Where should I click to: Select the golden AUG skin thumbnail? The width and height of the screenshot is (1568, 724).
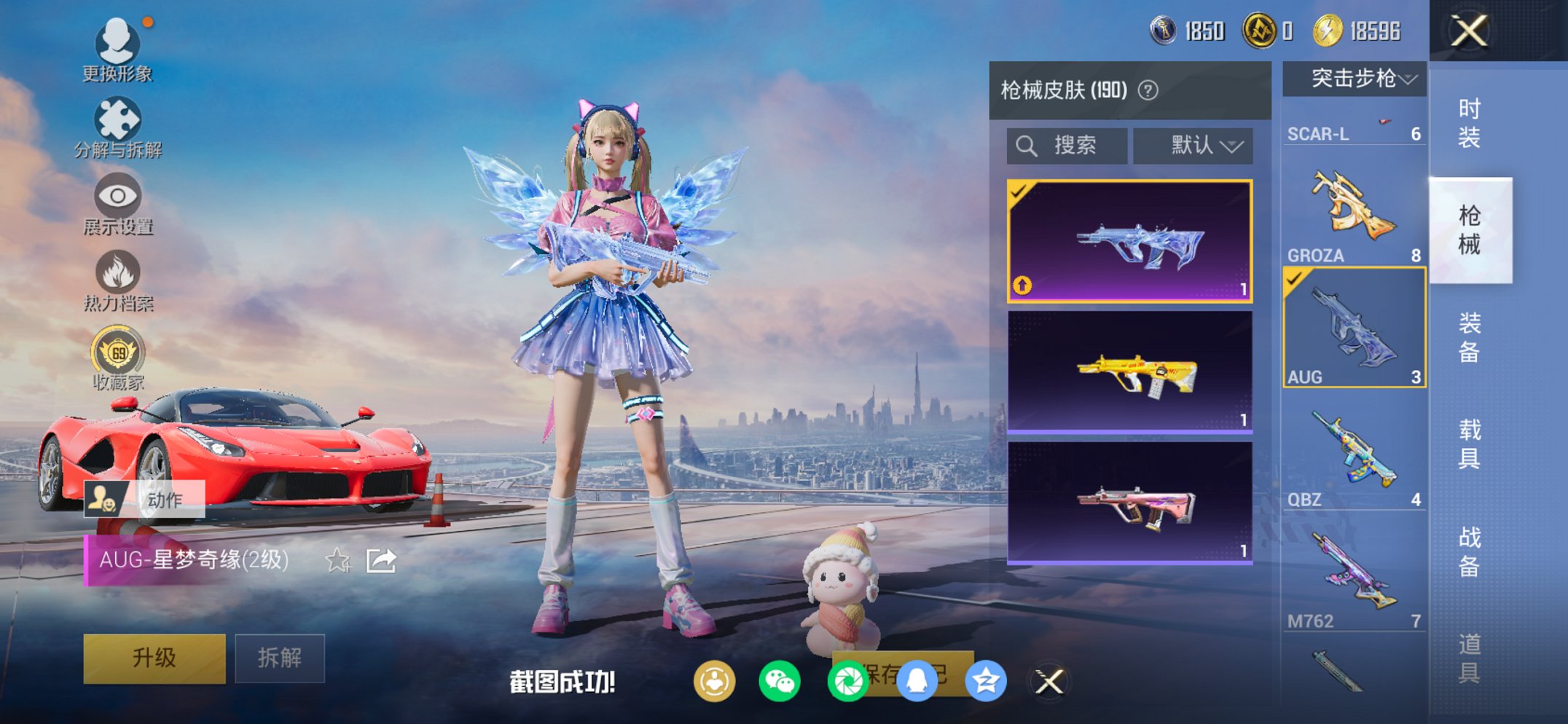pos(1129,371)
